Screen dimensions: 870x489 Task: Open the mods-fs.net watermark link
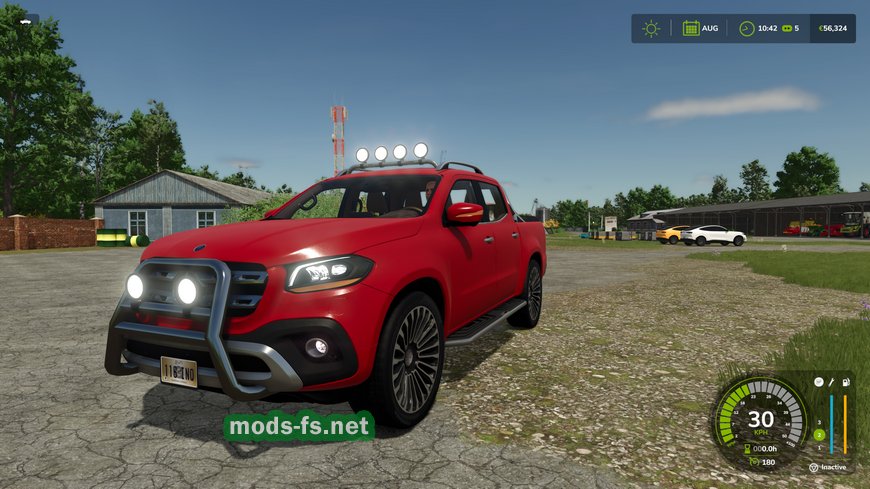(299, 427)
